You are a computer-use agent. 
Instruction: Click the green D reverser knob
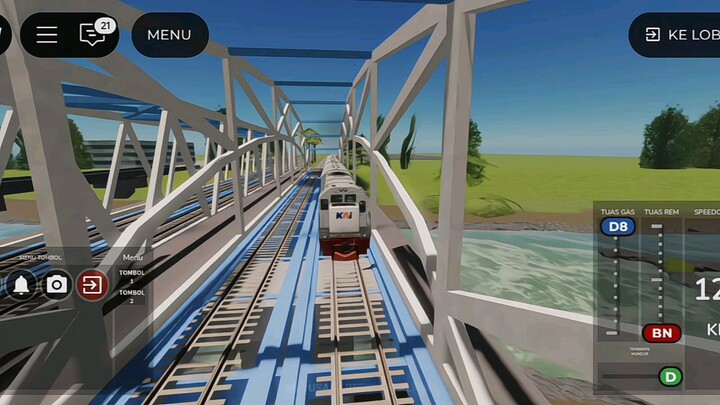pyautogui.click(x=669, y=377)
